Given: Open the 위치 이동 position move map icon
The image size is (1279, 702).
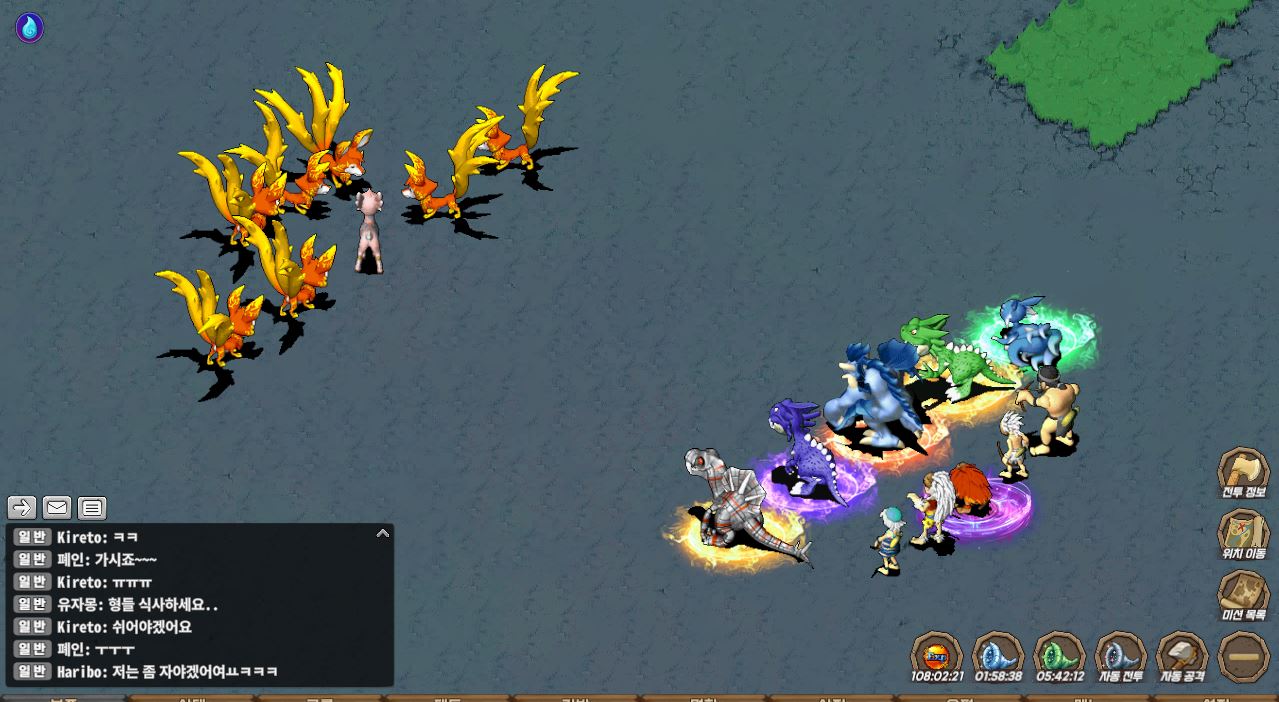Looking at the screenshot, I should (x=1242, y=532).
